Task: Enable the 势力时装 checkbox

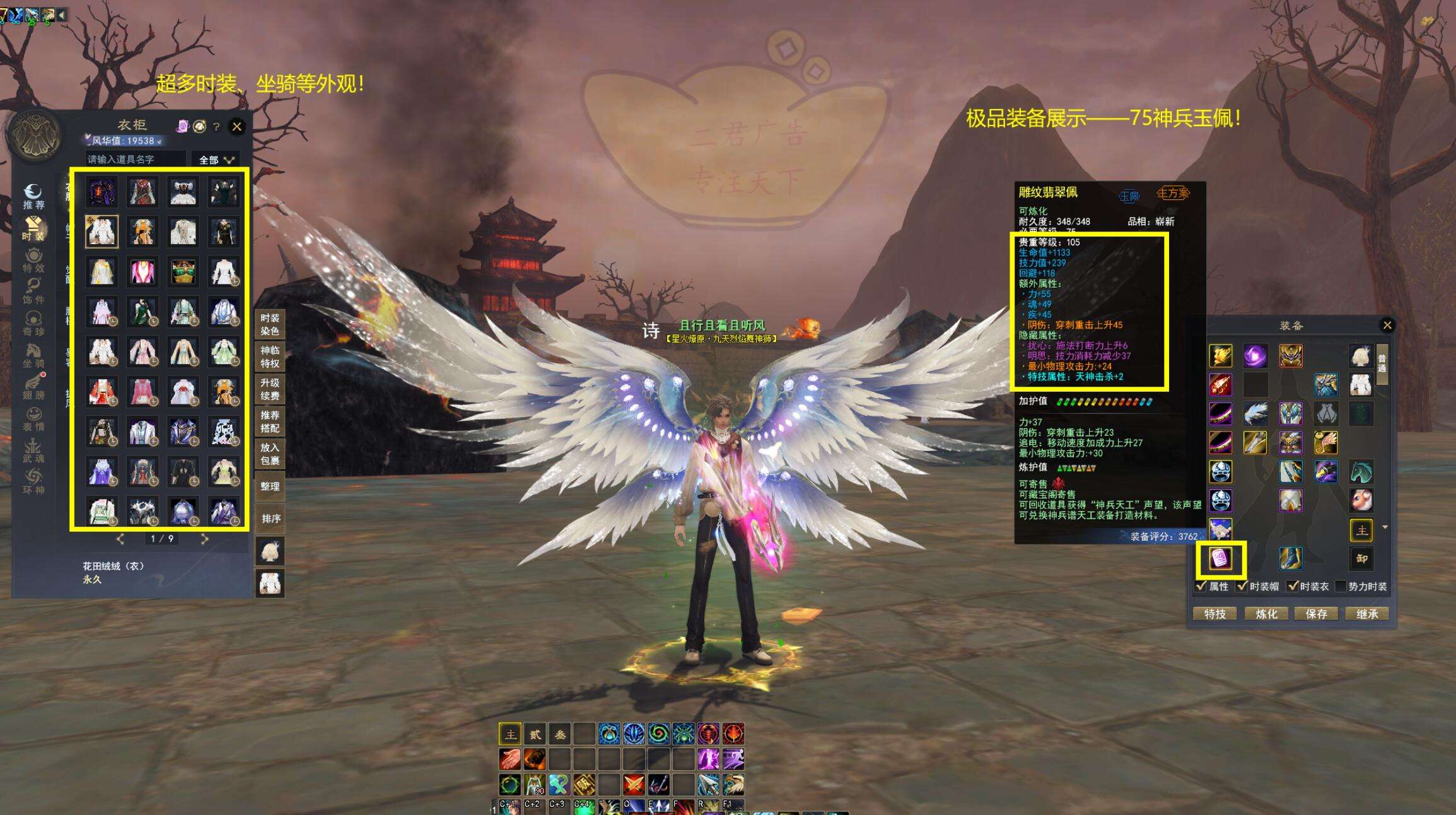Action: tap(1341, 586)
